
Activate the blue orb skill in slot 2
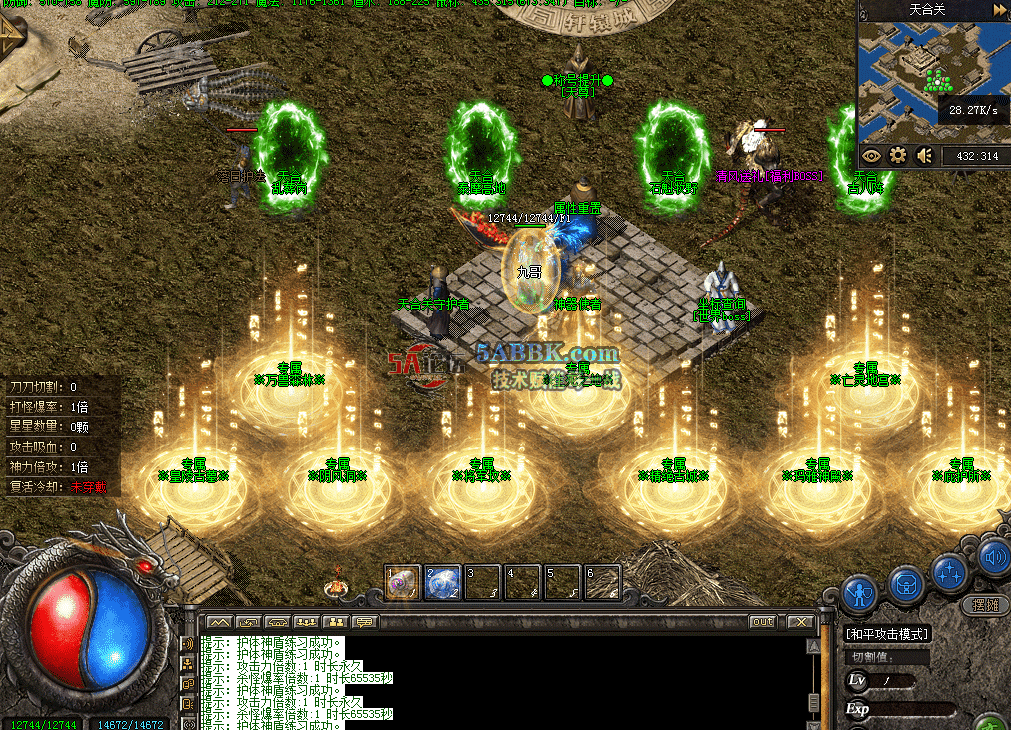442,582
